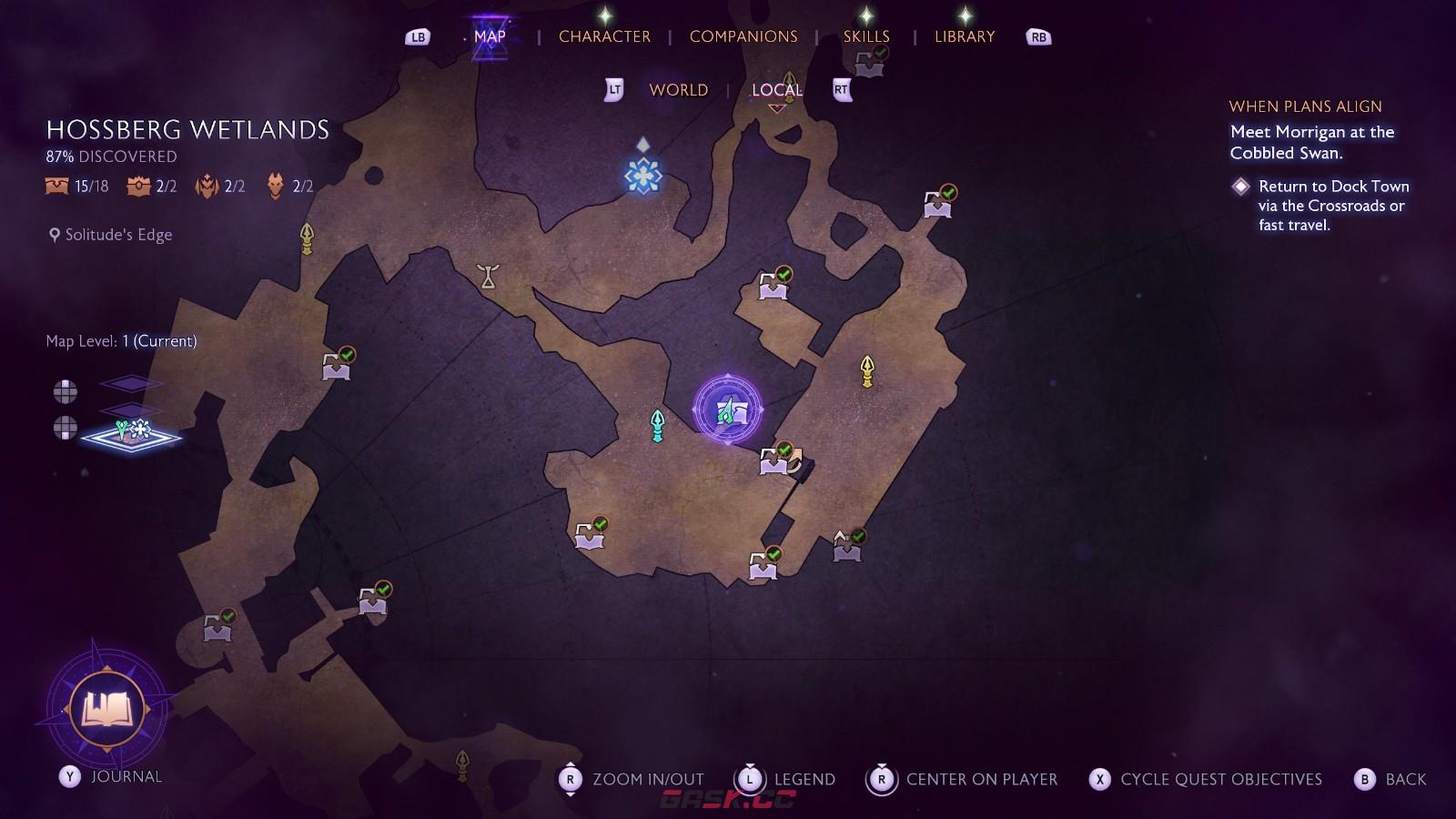Viewport: 1456px width, 819px height.
Task: Select the When Plans Align quest tracker
Action: coord(1305,106)
